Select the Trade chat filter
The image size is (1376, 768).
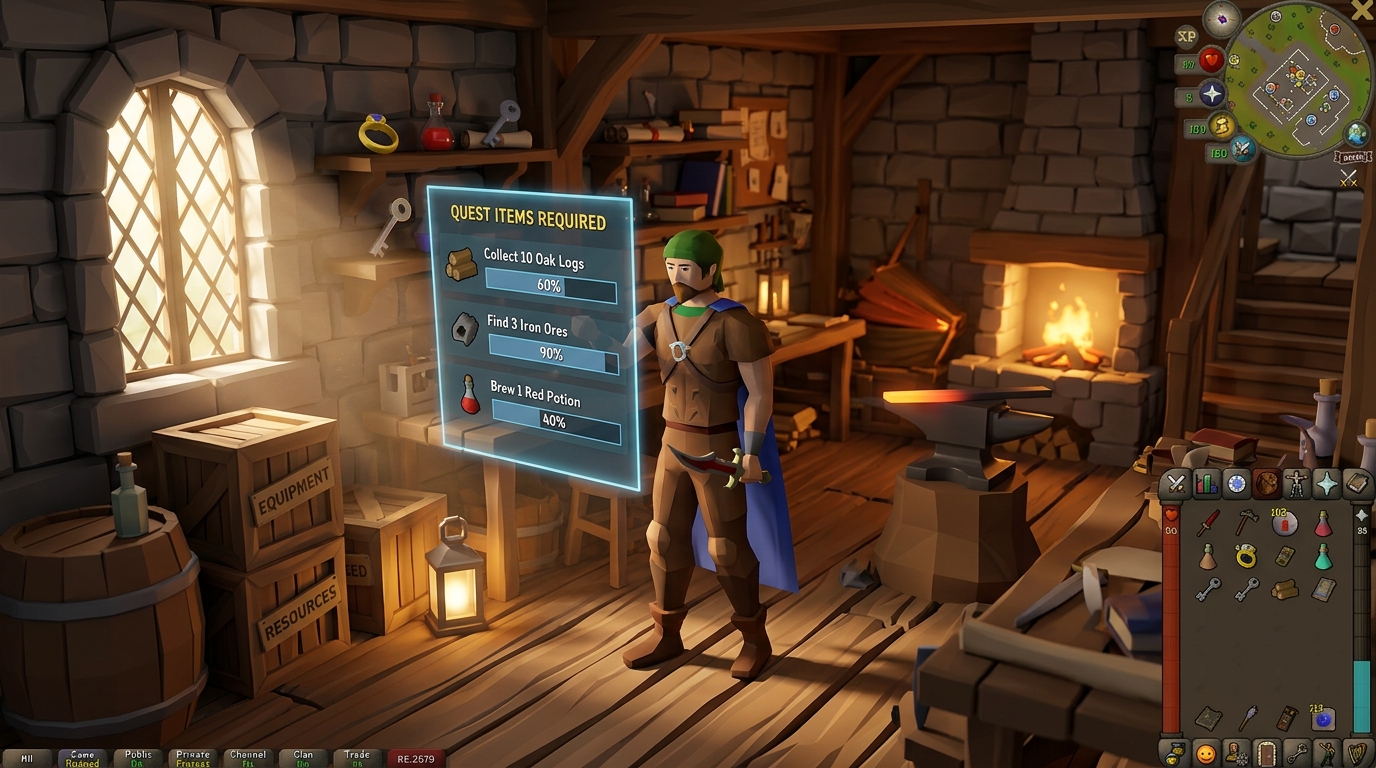357,757
